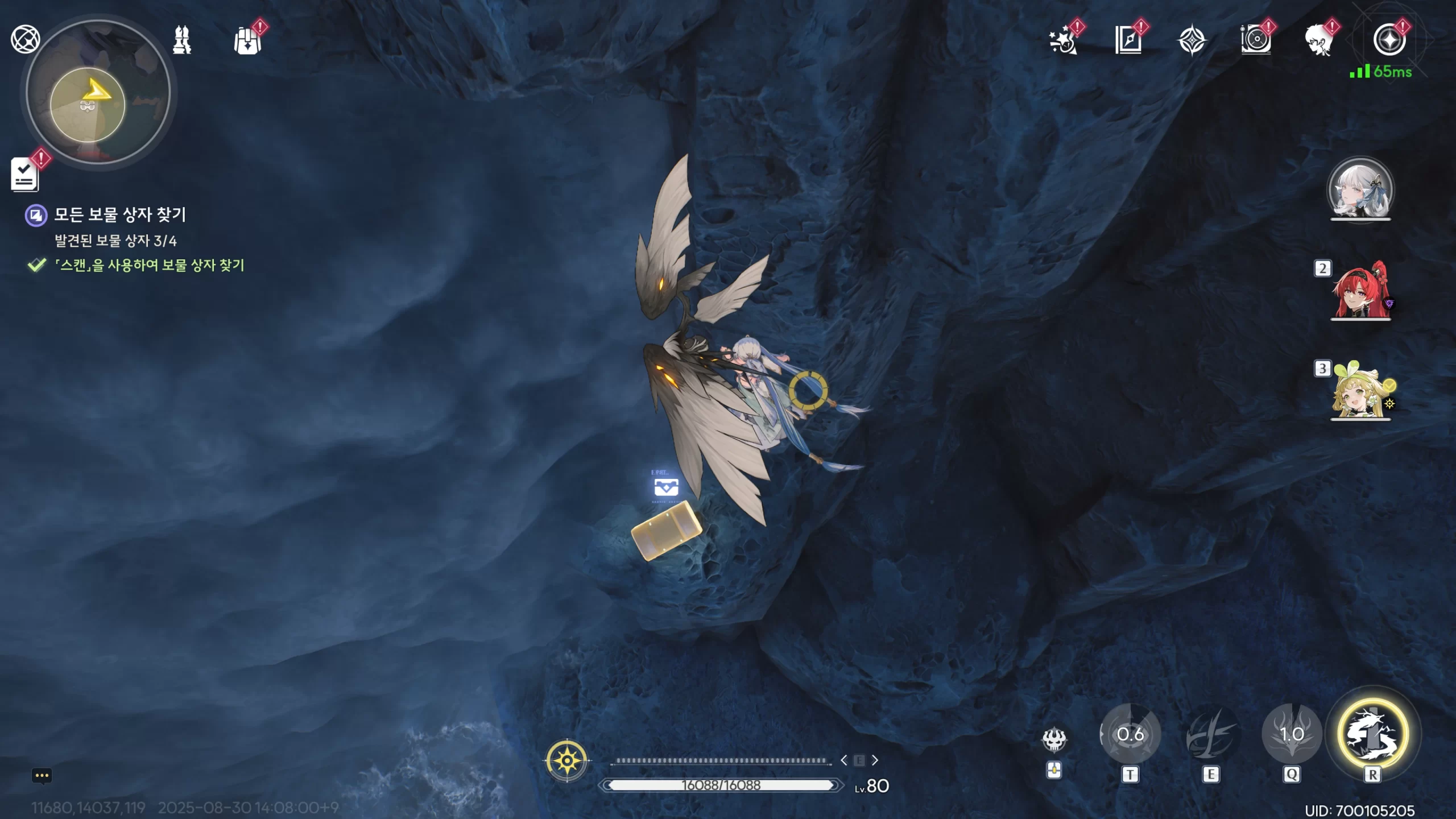Image resolution: width=1456 pixels, height=819 pixels.
Task: Use the echo skill showing 1.0 cooldown
Action: tap(1292, 735)
